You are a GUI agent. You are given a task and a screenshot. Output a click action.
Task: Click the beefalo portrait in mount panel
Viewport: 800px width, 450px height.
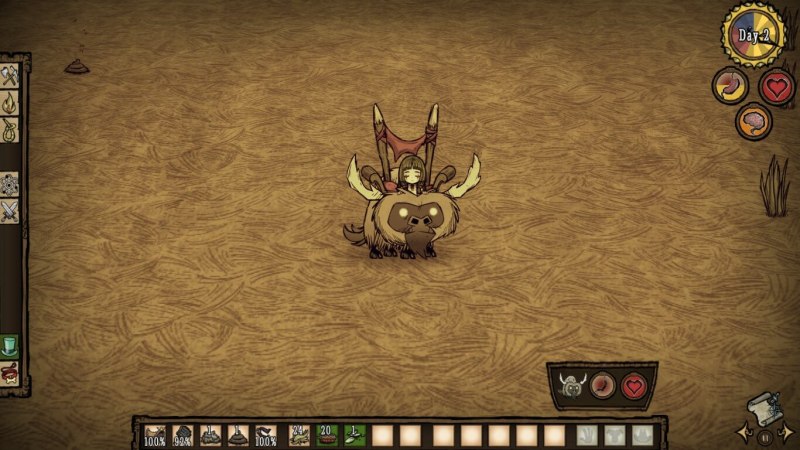click(571, 386)
